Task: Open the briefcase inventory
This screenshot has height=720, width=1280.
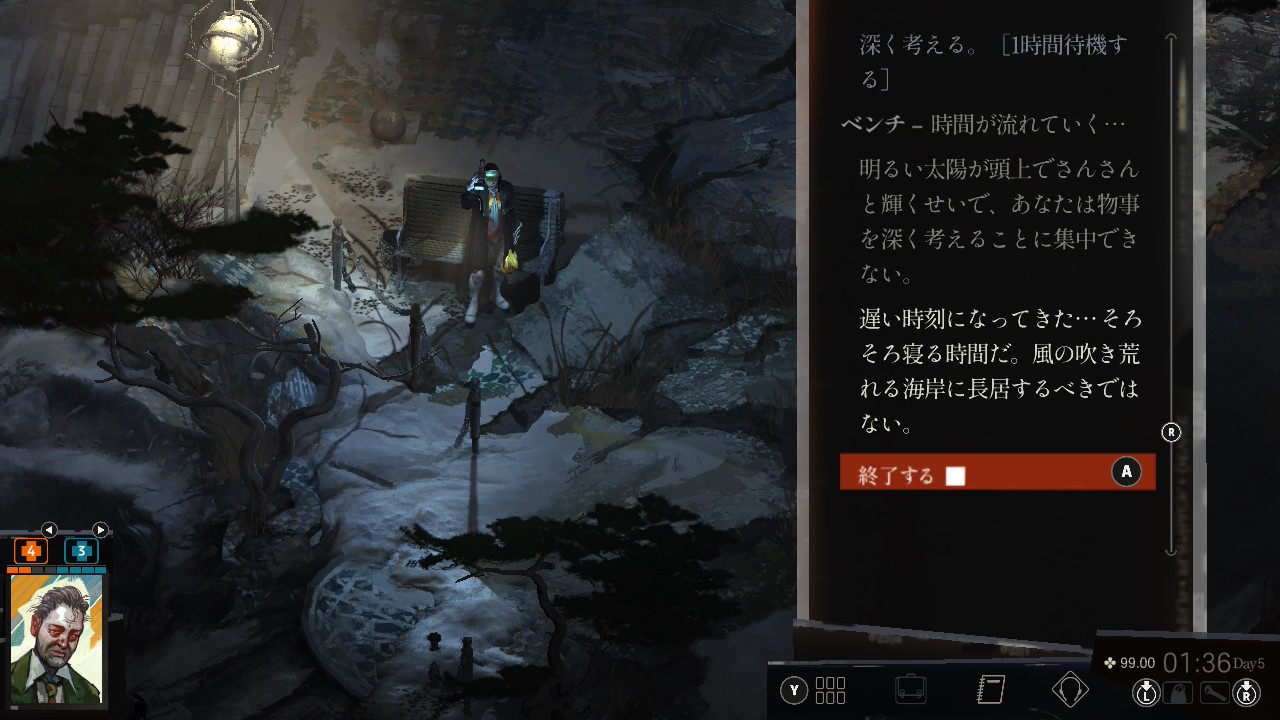Action: [x=910, y=689]
